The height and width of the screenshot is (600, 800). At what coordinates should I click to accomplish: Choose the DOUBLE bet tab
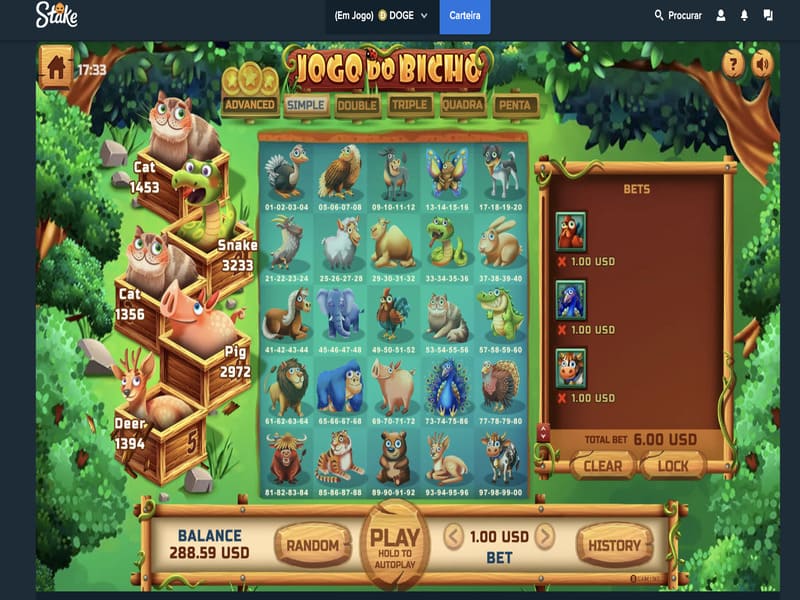[357, 104]
